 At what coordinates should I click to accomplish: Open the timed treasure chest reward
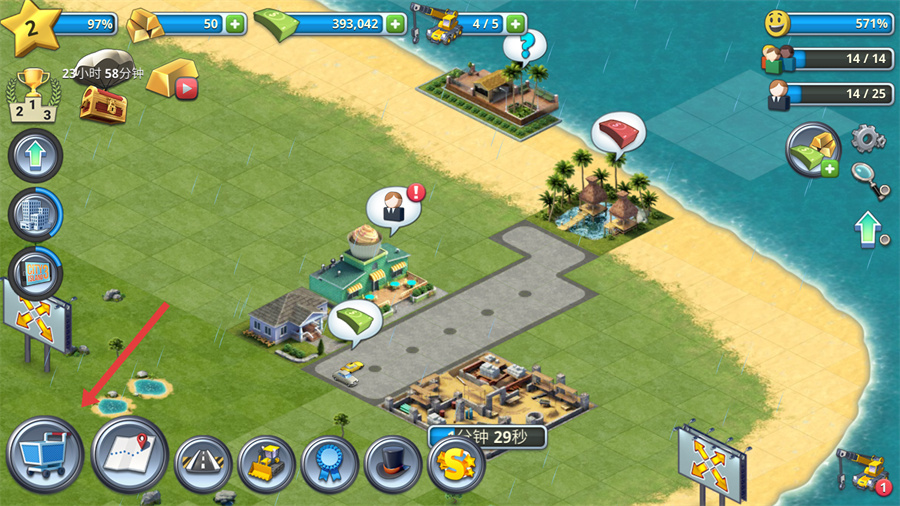click(103, 103)
